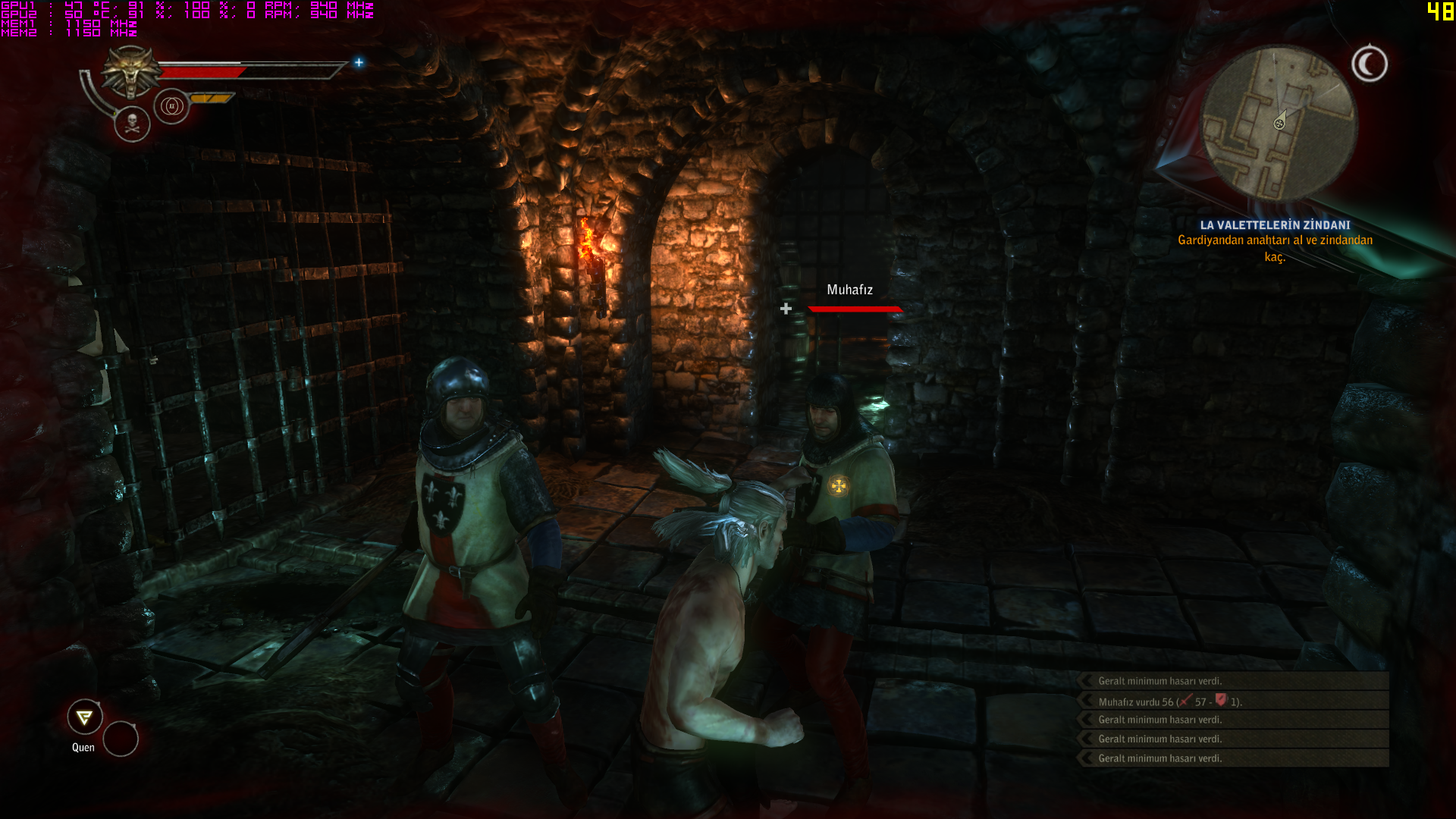Click the empty round slot beside Quen
The height and width of the screenshot is (819, 1456).
[121, 739]
